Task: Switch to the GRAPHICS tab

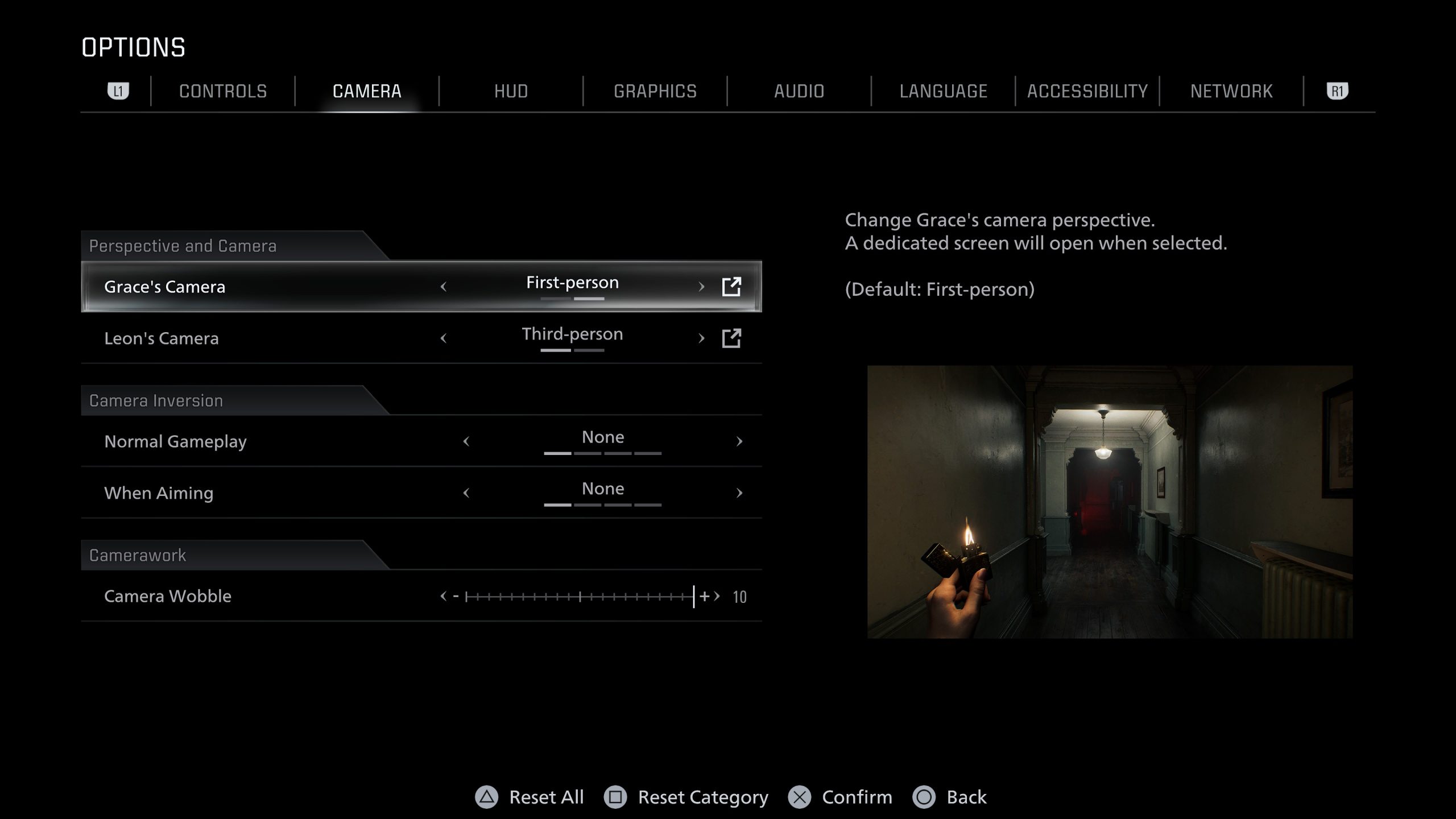Action: 655,90
